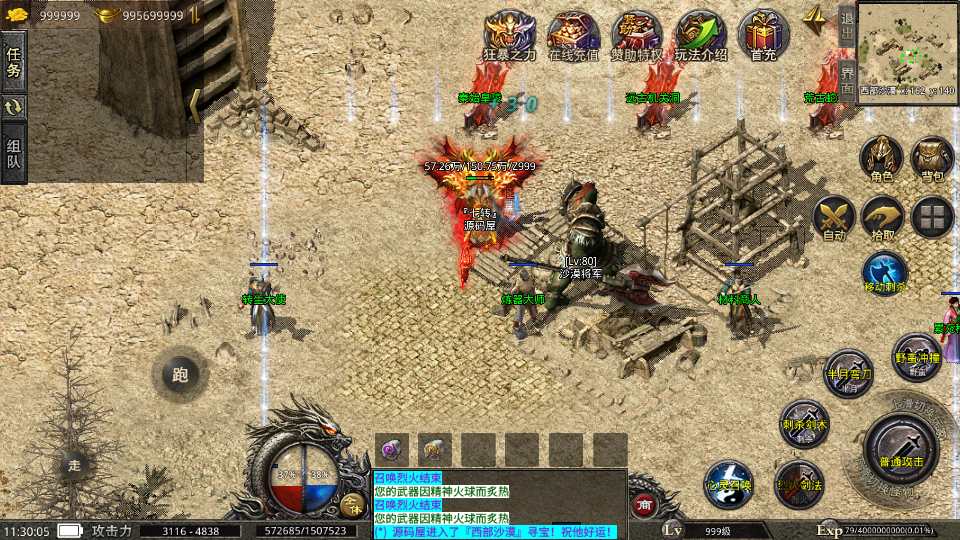This screenshot has height=540, width=960.
Task: Open the chat message log
Action: (498, 504)
